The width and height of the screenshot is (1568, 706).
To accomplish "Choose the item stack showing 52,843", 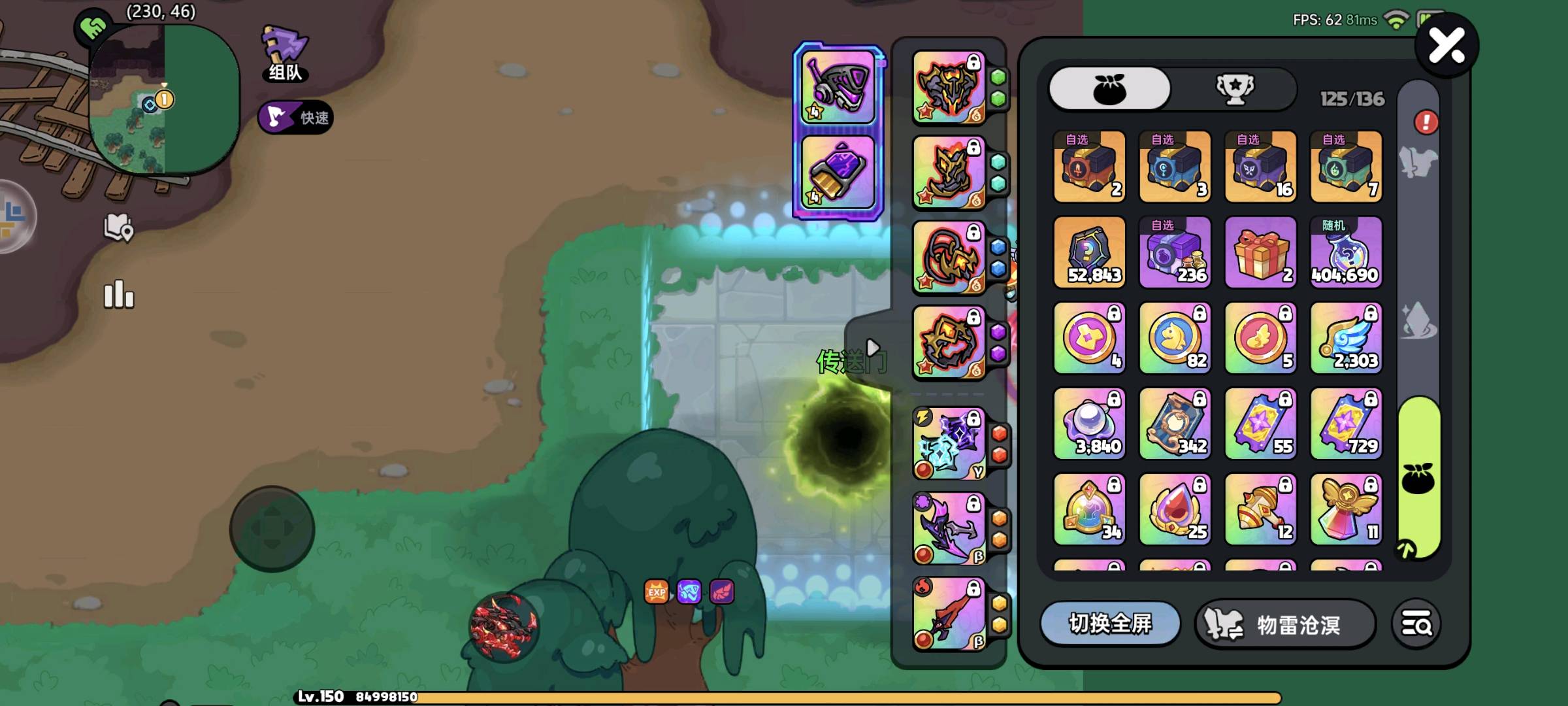I will [x=1090, y=252].
